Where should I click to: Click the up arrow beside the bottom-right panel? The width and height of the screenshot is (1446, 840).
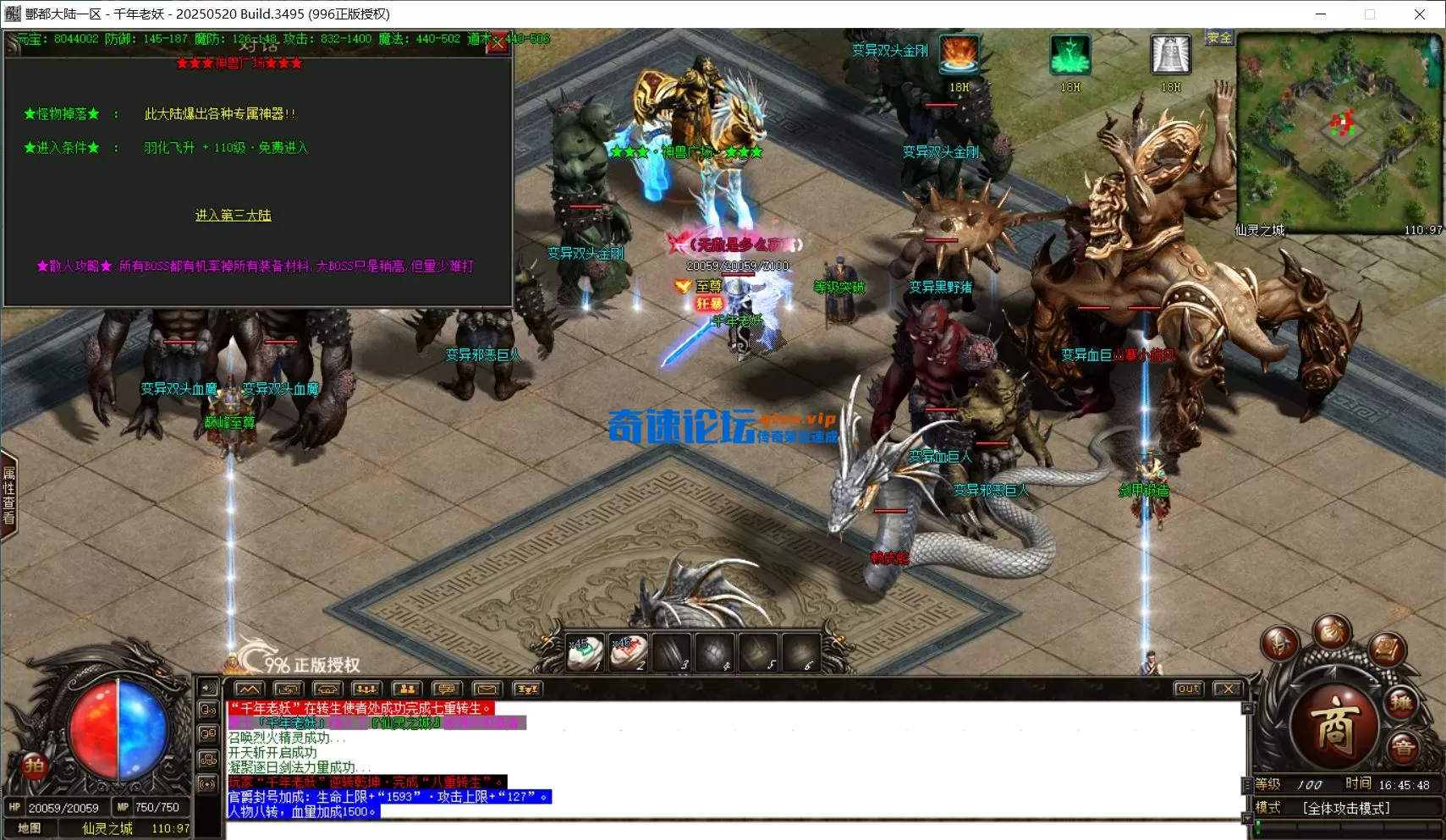pos(1248,709)
